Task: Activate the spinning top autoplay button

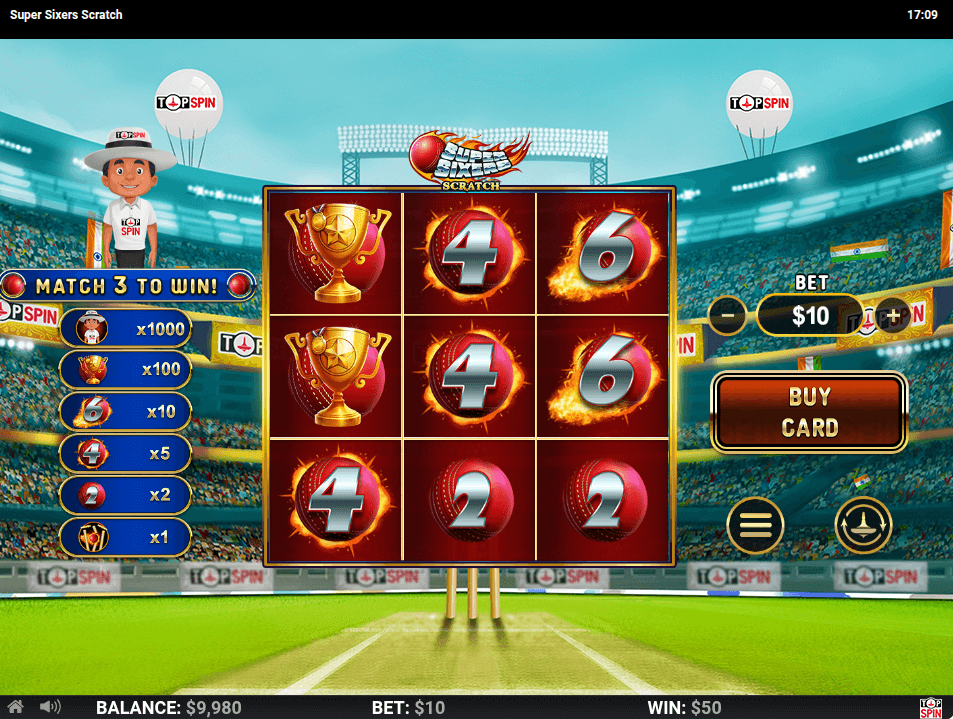Action: tap(863, 524)
